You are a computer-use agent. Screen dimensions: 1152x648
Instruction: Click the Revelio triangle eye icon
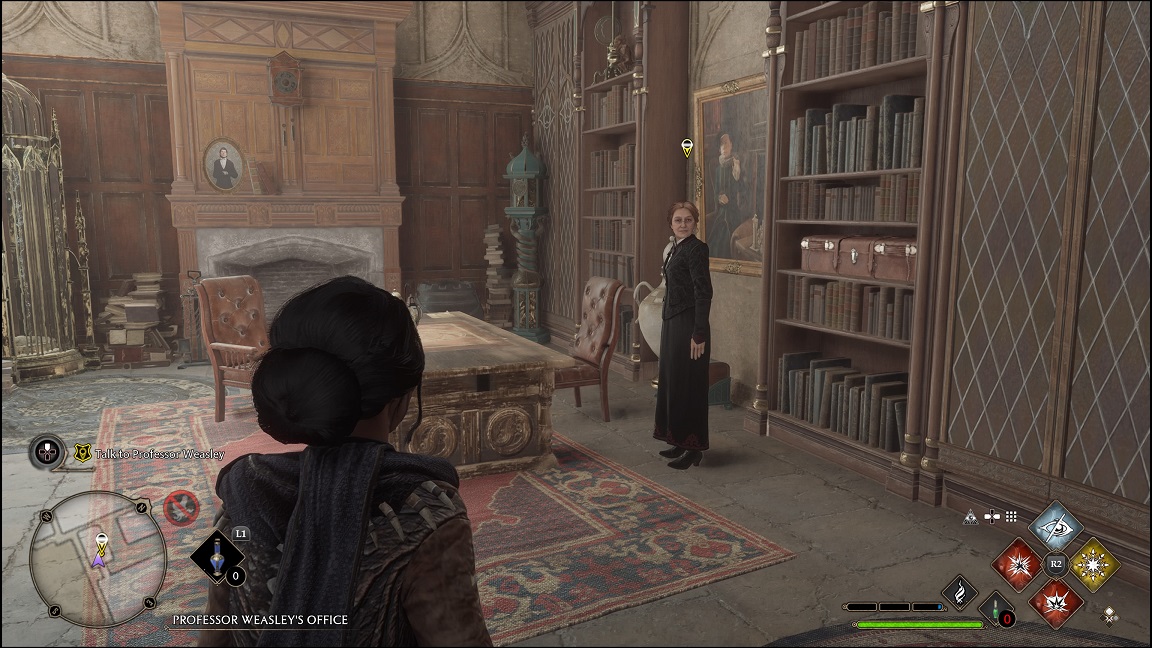[969, 517]
